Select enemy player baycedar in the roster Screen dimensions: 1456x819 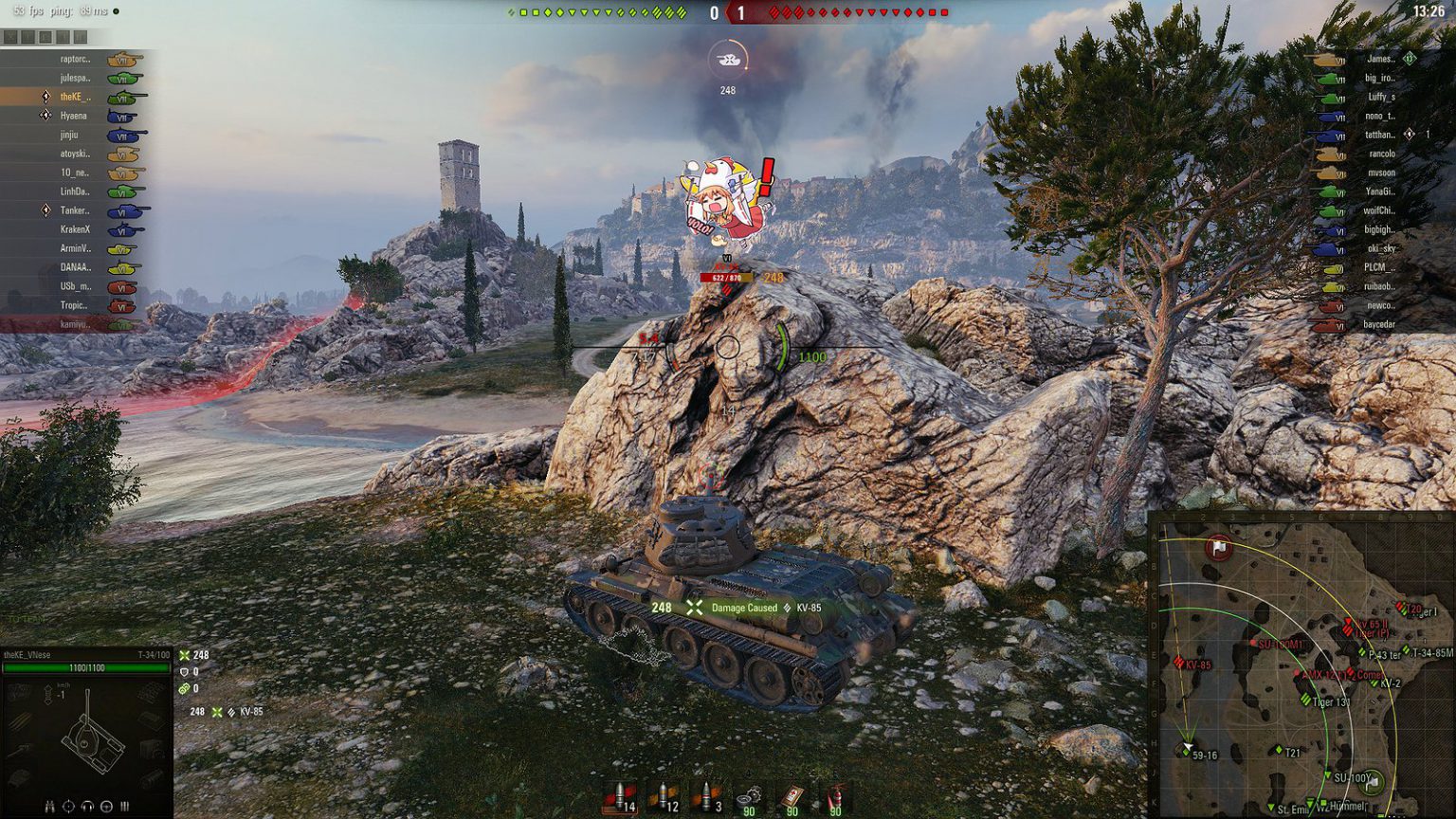(x=1379, y=324)
